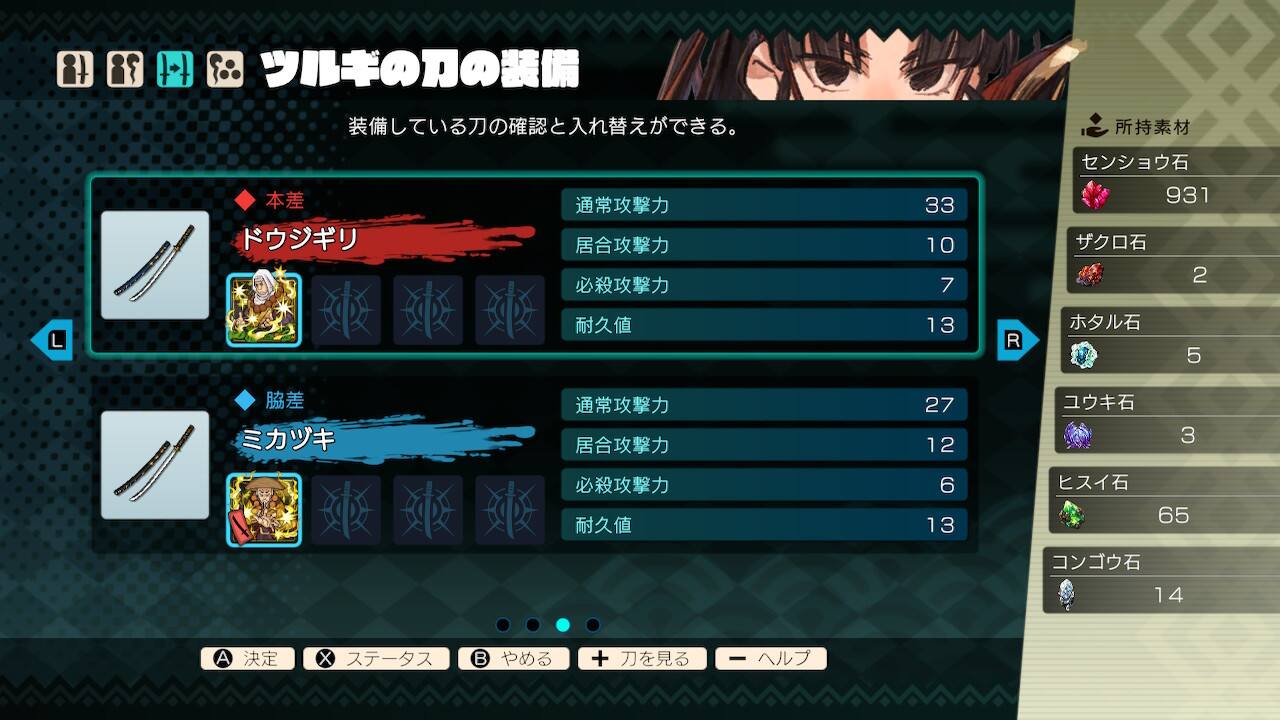Select the ドウジギリ main sword panel
Viewport: 1280px width, 720px height.
[x=535, y=265]
